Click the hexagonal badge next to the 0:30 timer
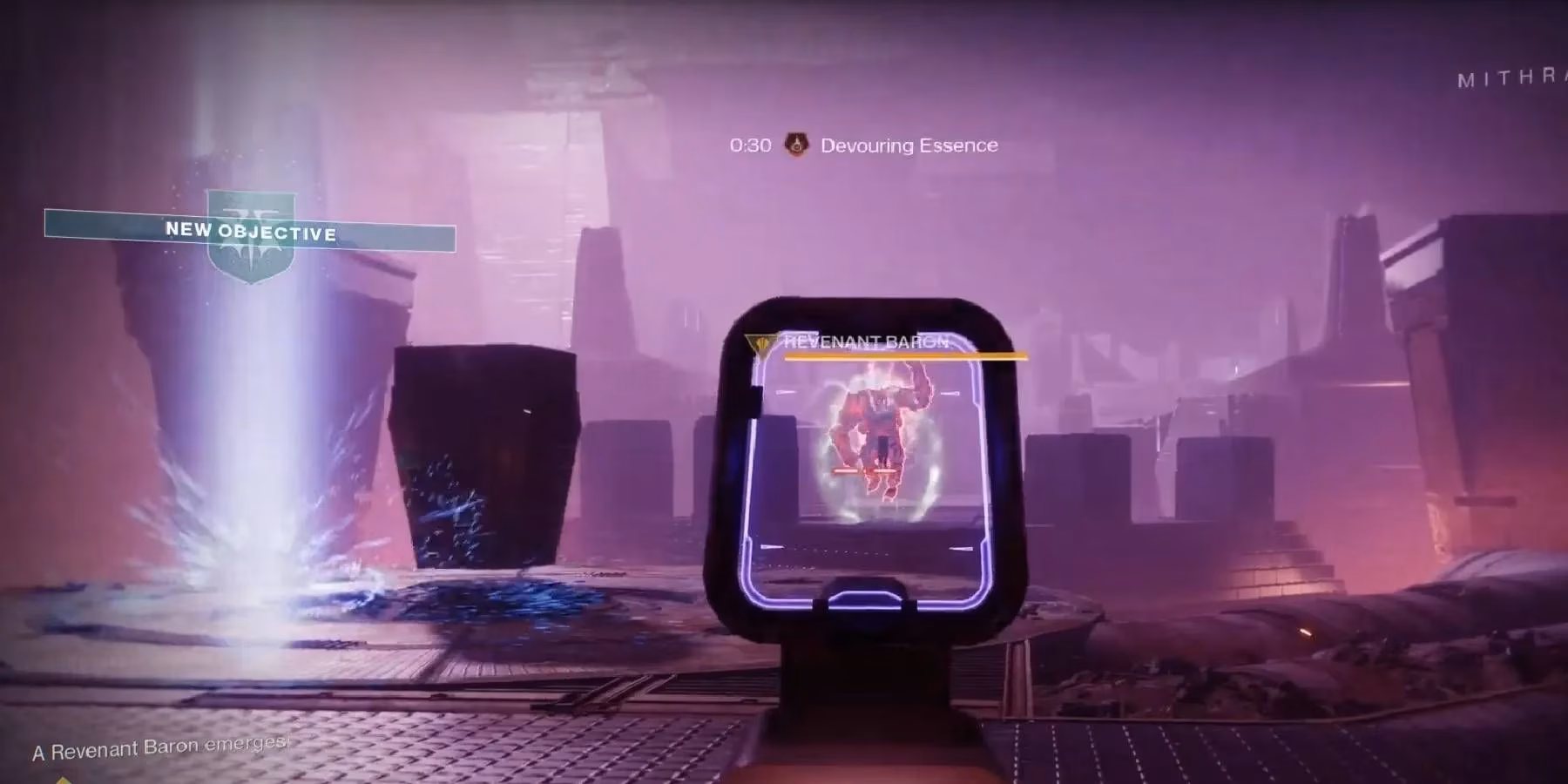Viewport: 1568px width, 784px height. (x=795, y=145)
